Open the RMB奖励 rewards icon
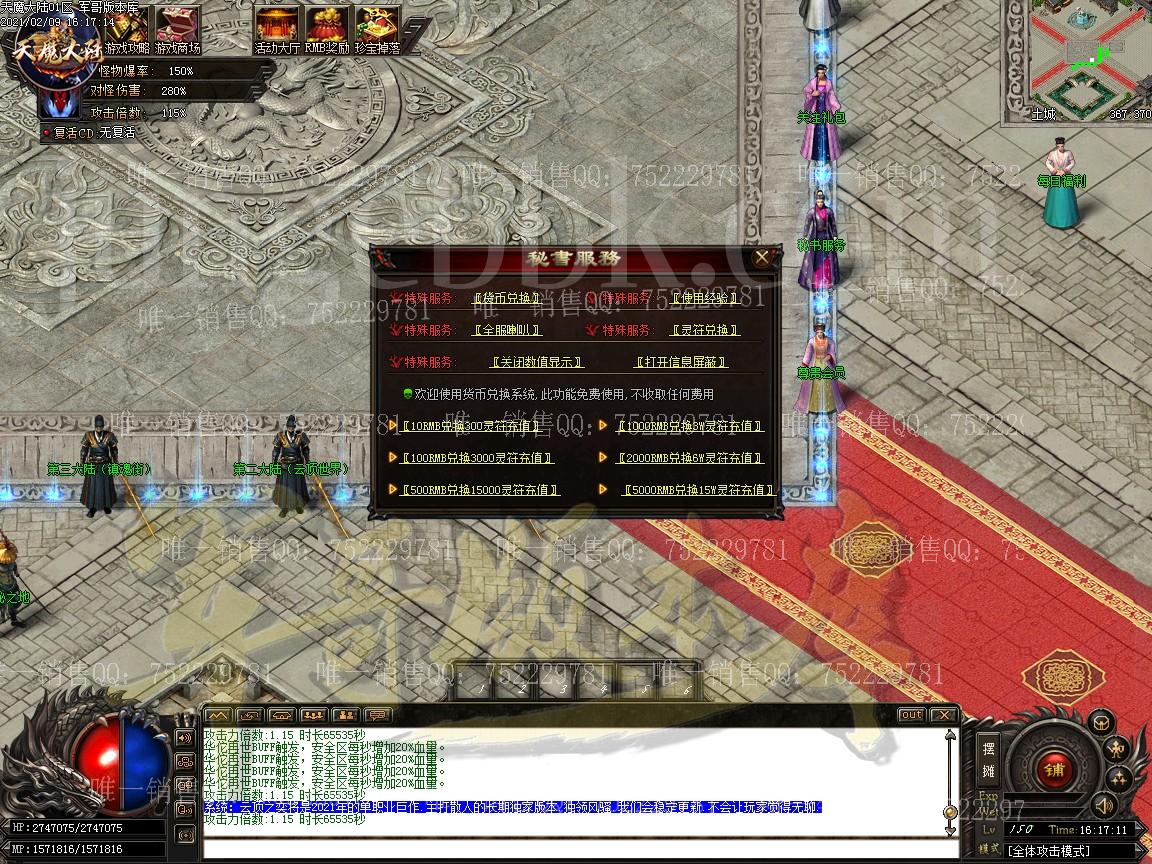The width and height of the screenshot is (1152, 864). 327,29
